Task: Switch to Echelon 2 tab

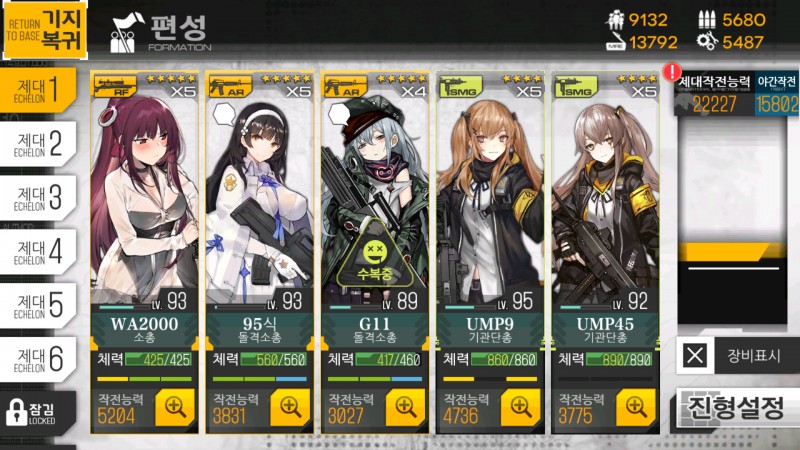Action: [x=38, y=144]
